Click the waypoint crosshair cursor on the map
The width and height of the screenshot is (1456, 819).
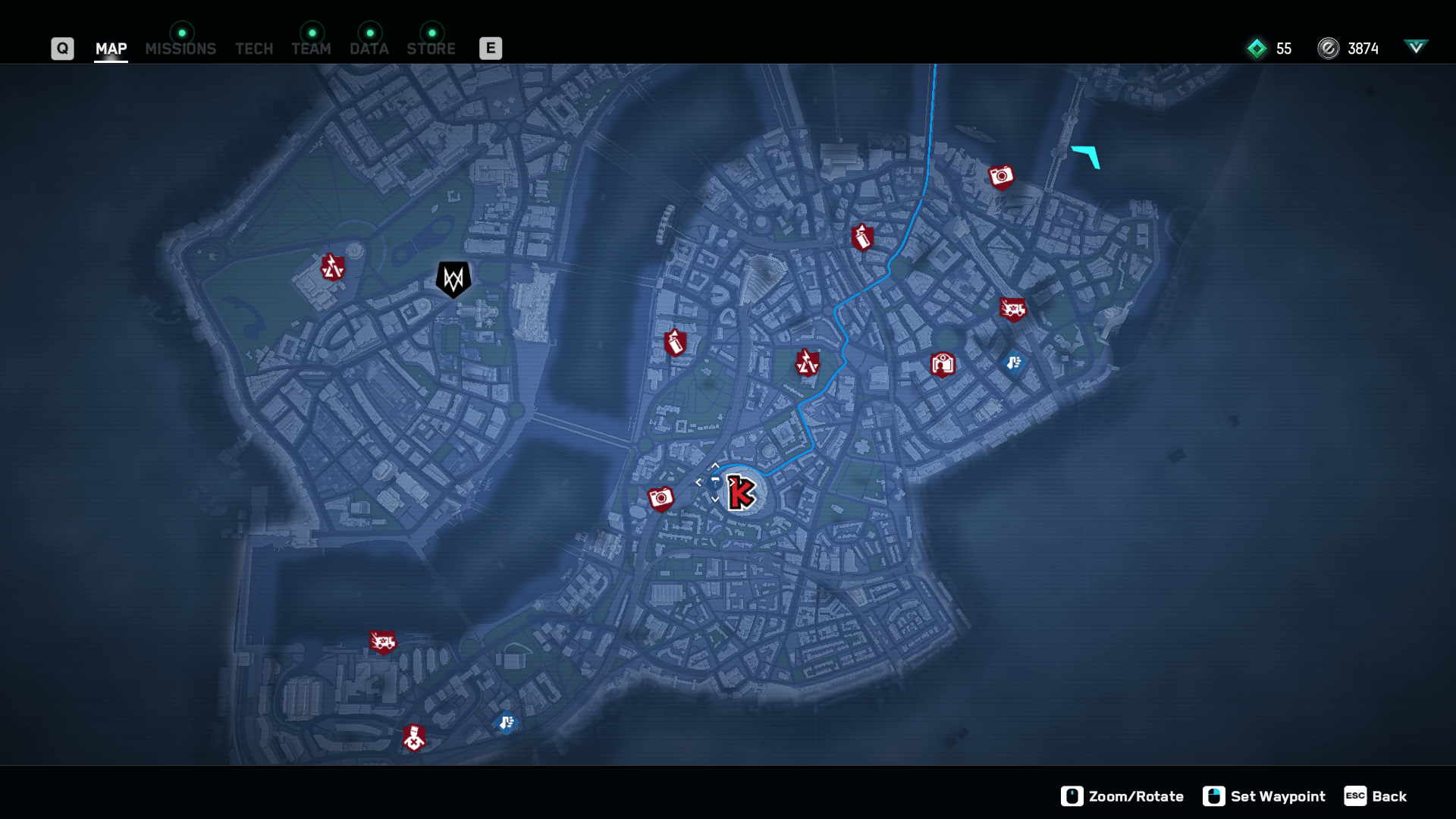714,481
